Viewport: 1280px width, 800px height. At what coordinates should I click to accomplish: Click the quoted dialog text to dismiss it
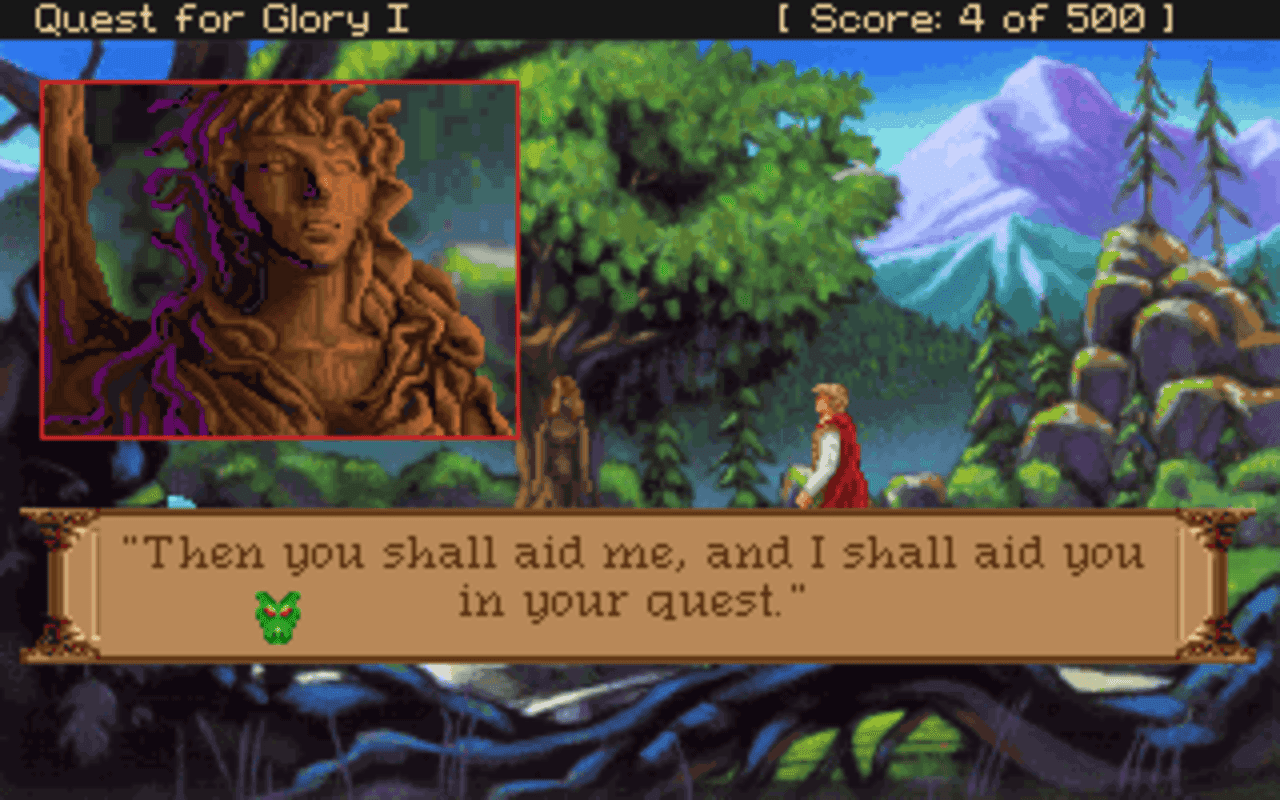(640, 551)
